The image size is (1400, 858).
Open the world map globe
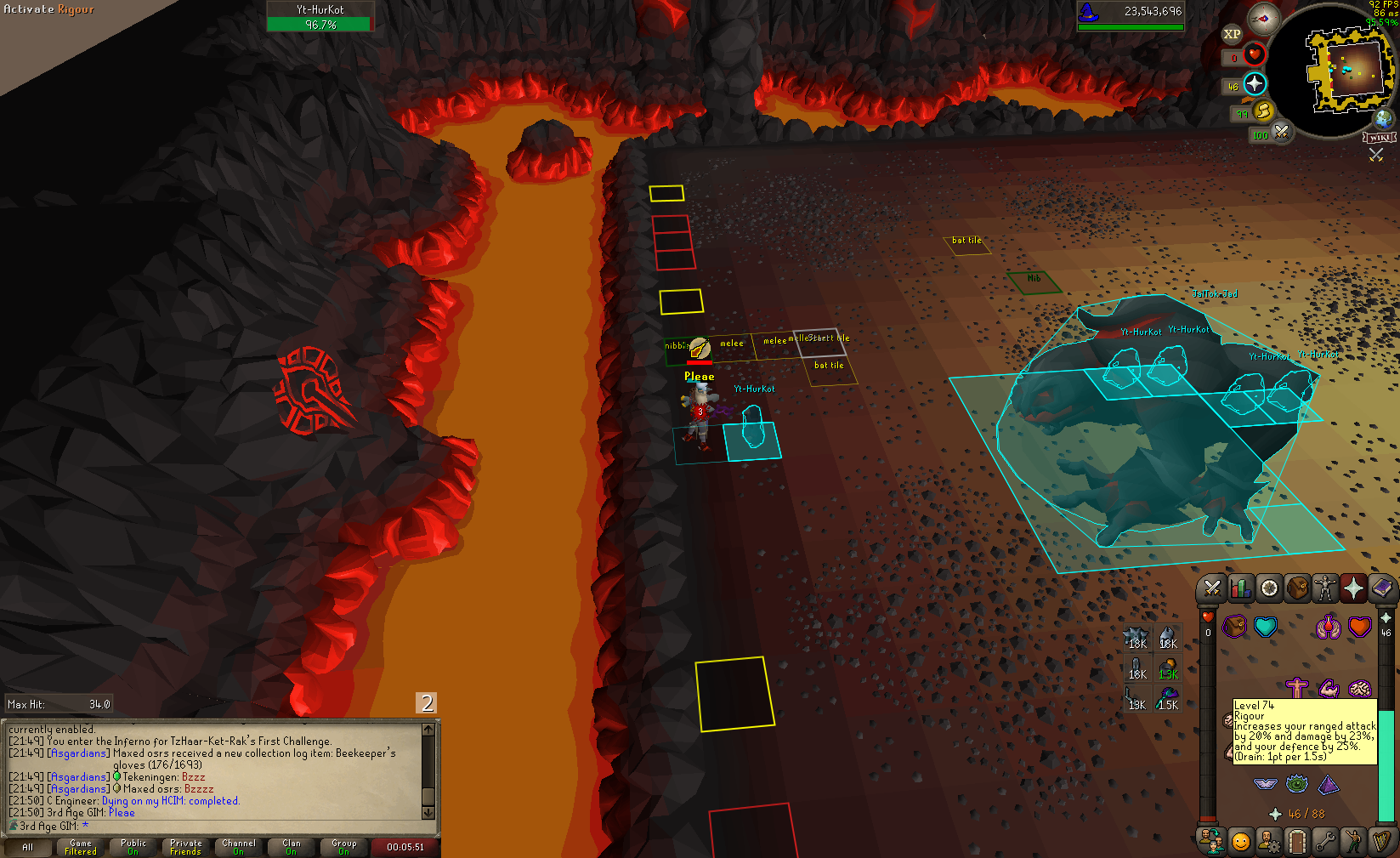coord(1384,118)
